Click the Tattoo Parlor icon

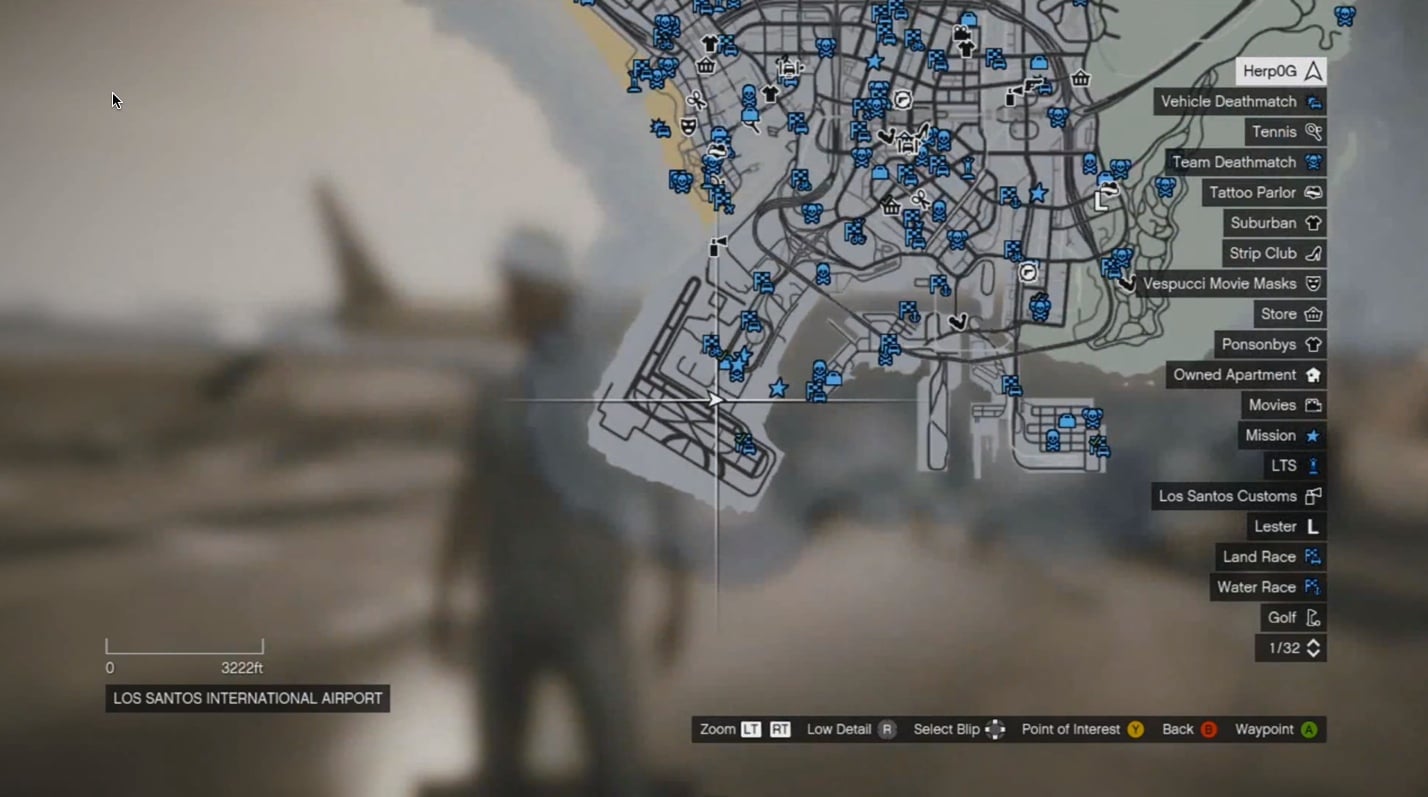(1313, 192)
